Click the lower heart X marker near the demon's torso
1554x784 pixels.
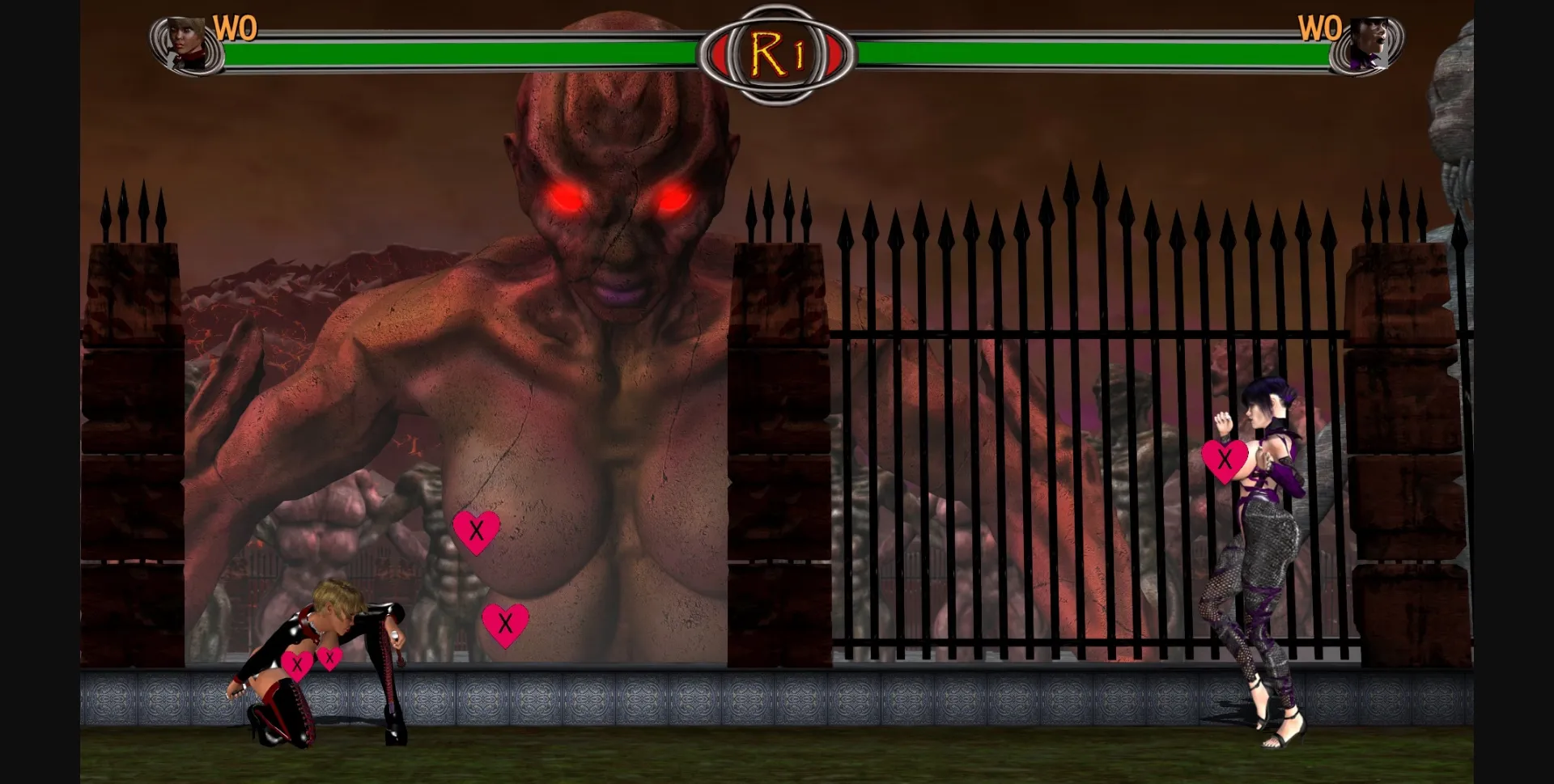coord(507,624)
